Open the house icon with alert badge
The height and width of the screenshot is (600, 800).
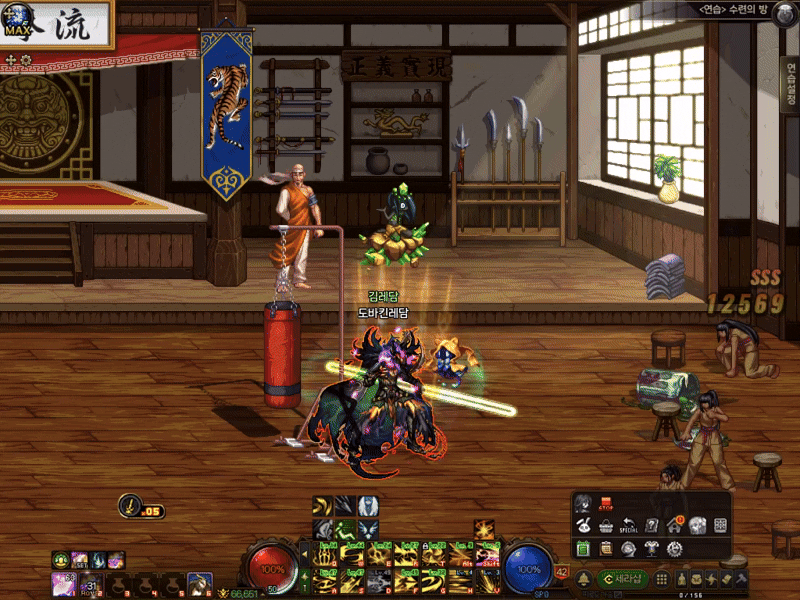(x=675, y=525)
